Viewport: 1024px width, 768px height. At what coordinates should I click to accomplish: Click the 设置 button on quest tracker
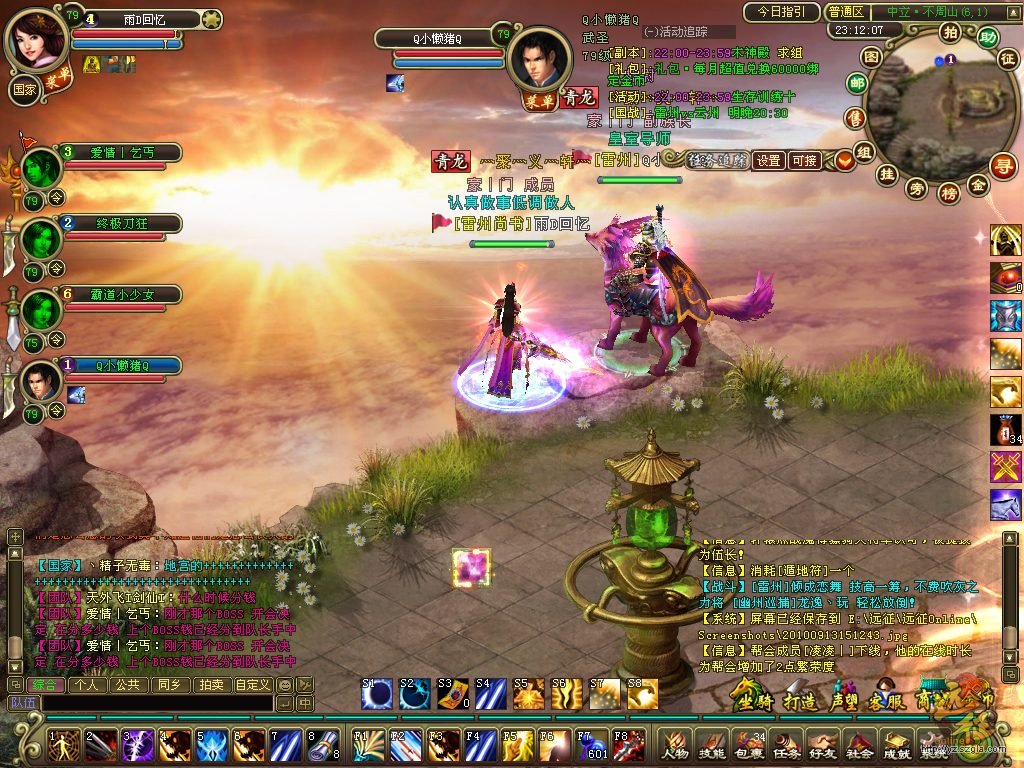pyautogui.click(x=768, y=160)
